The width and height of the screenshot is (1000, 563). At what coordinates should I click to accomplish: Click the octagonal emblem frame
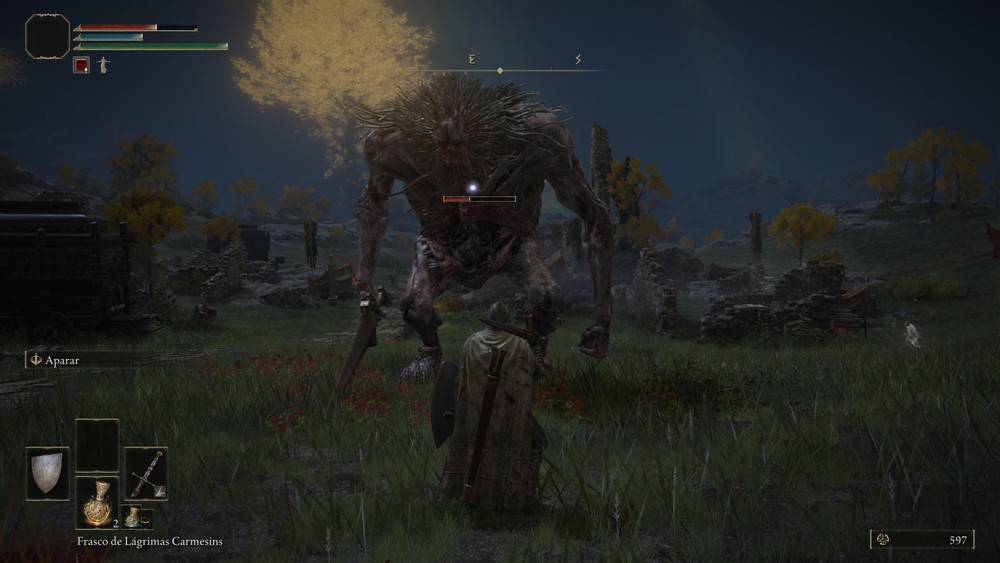[47, 36]
